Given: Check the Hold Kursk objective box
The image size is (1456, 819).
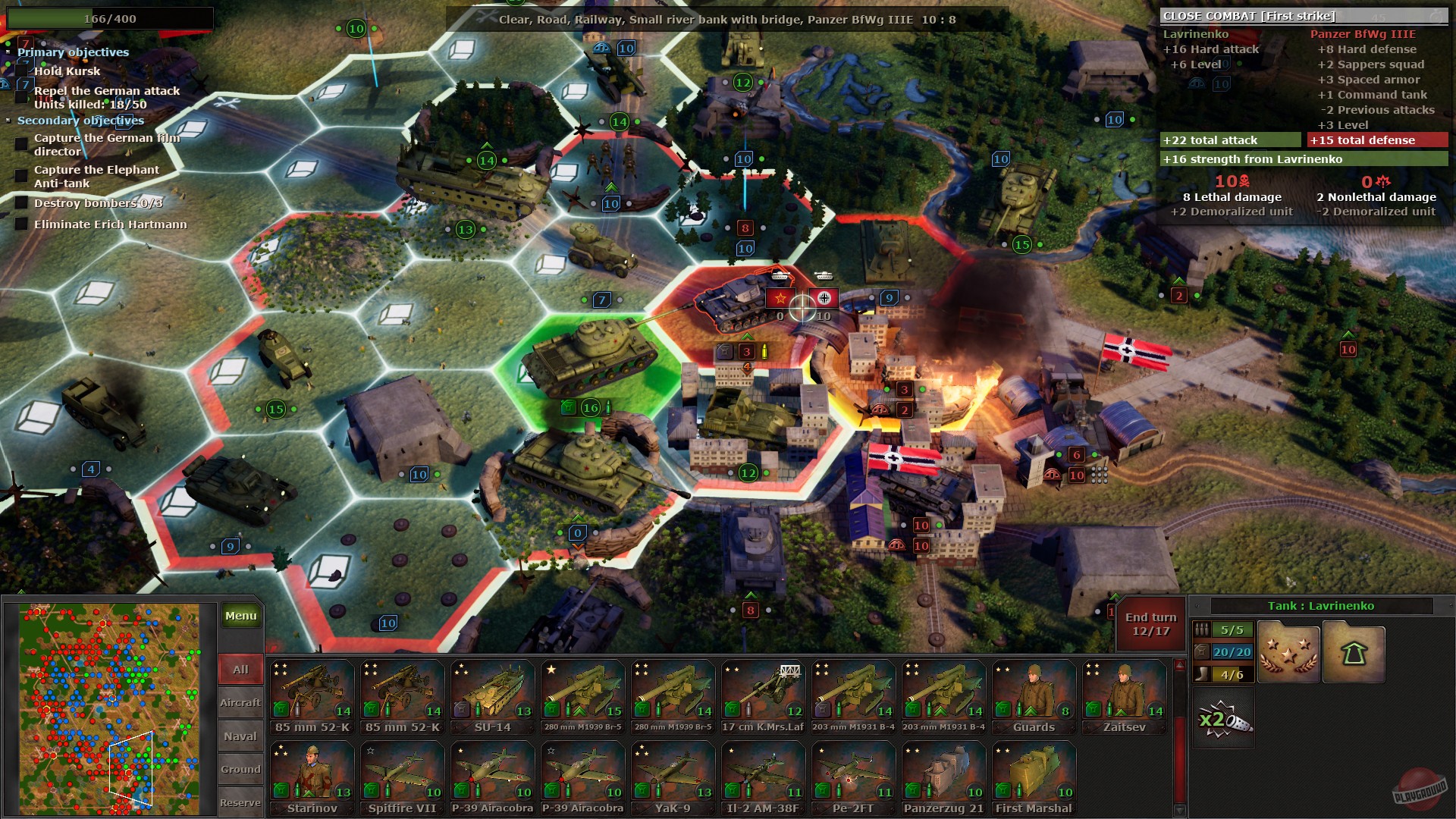Looking at the screenshot, I should pos(22,71).
